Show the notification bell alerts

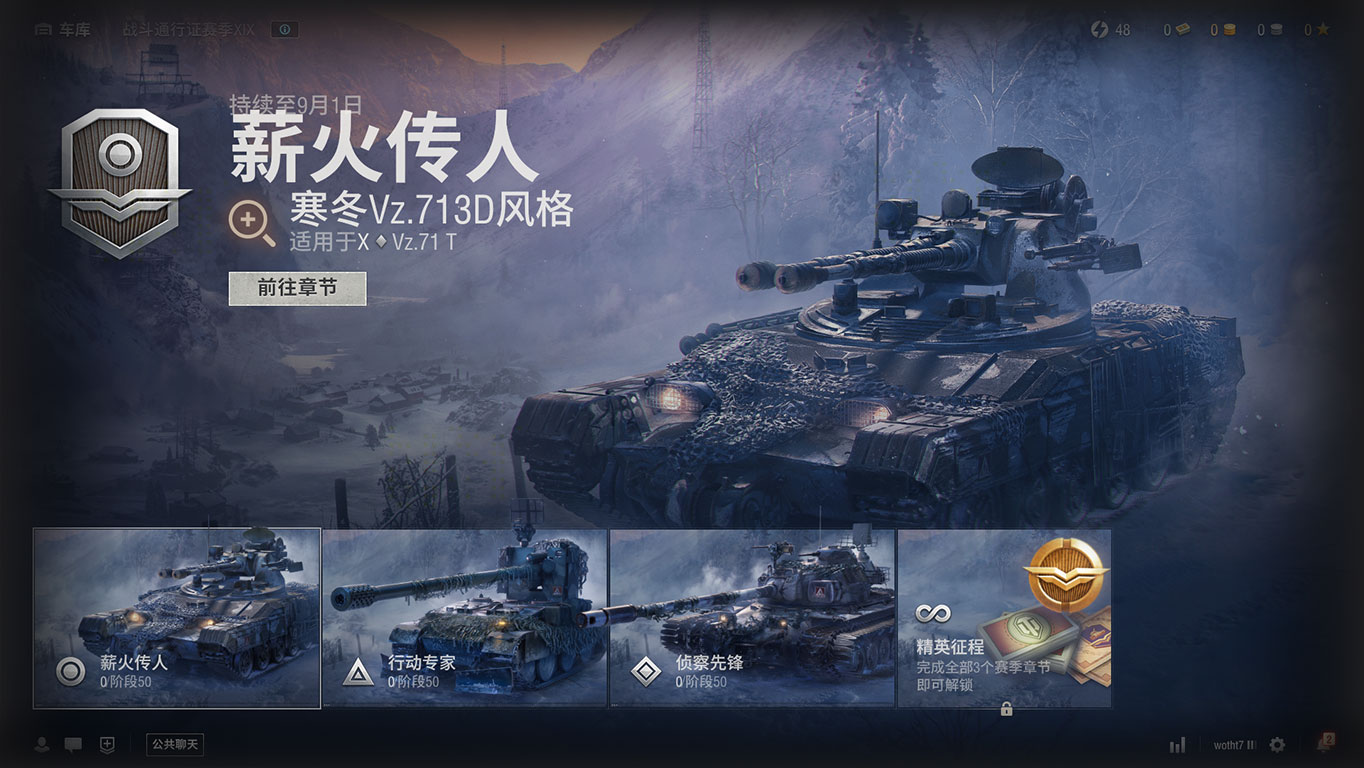point(1325,743)
